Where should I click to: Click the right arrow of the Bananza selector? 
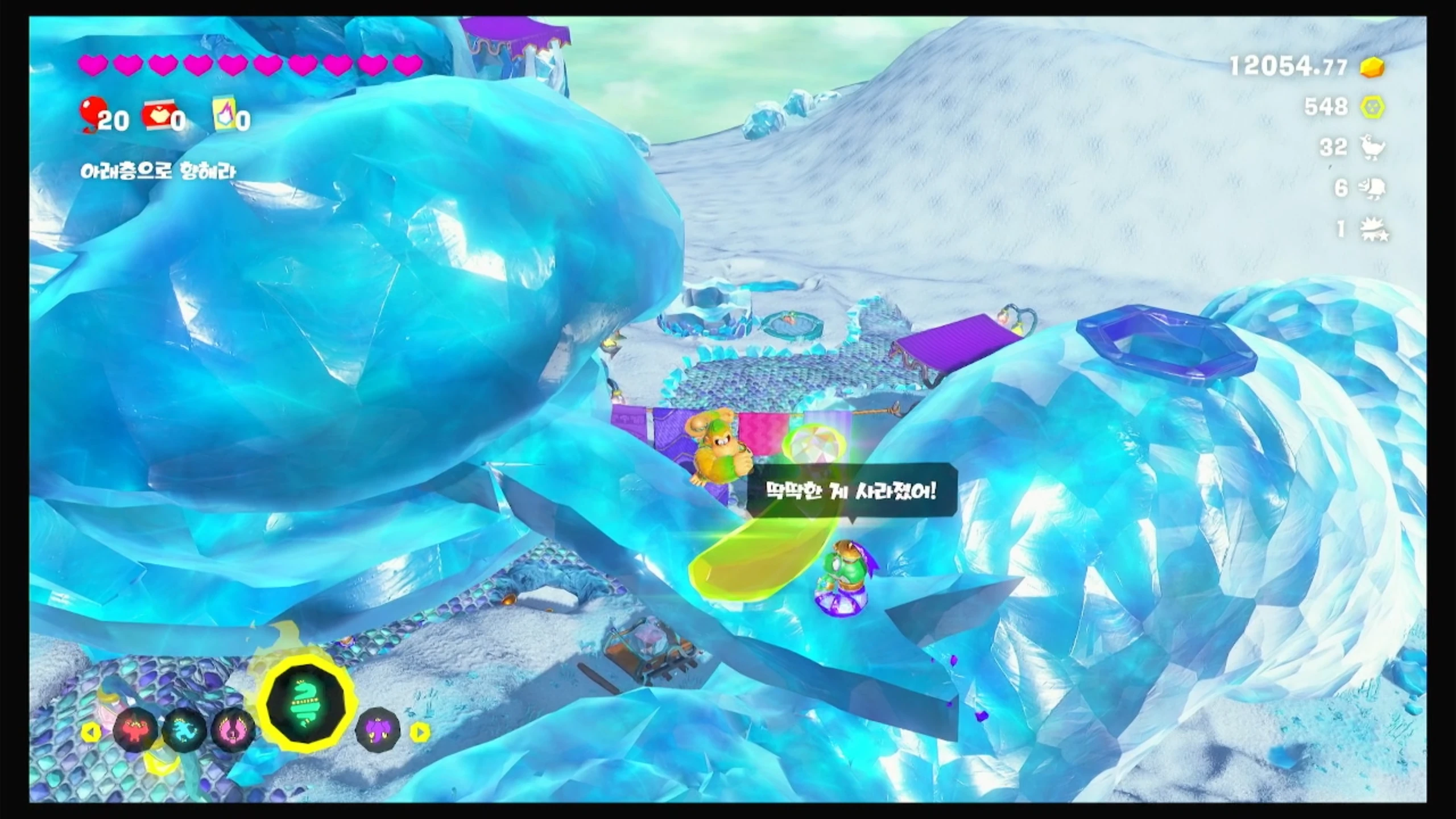point(420,731)
